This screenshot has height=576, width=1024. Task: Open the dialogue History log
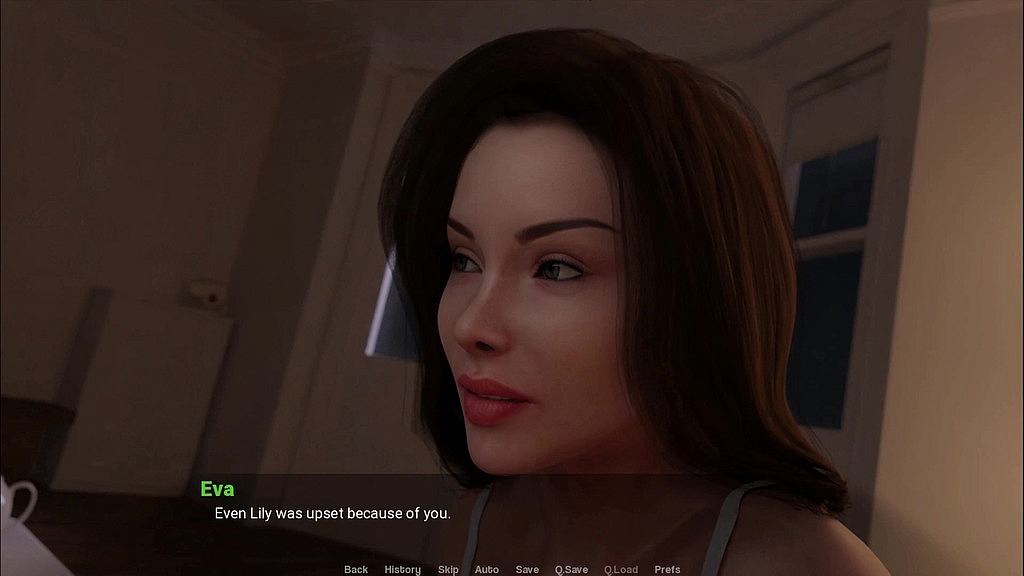click(403, 569)
